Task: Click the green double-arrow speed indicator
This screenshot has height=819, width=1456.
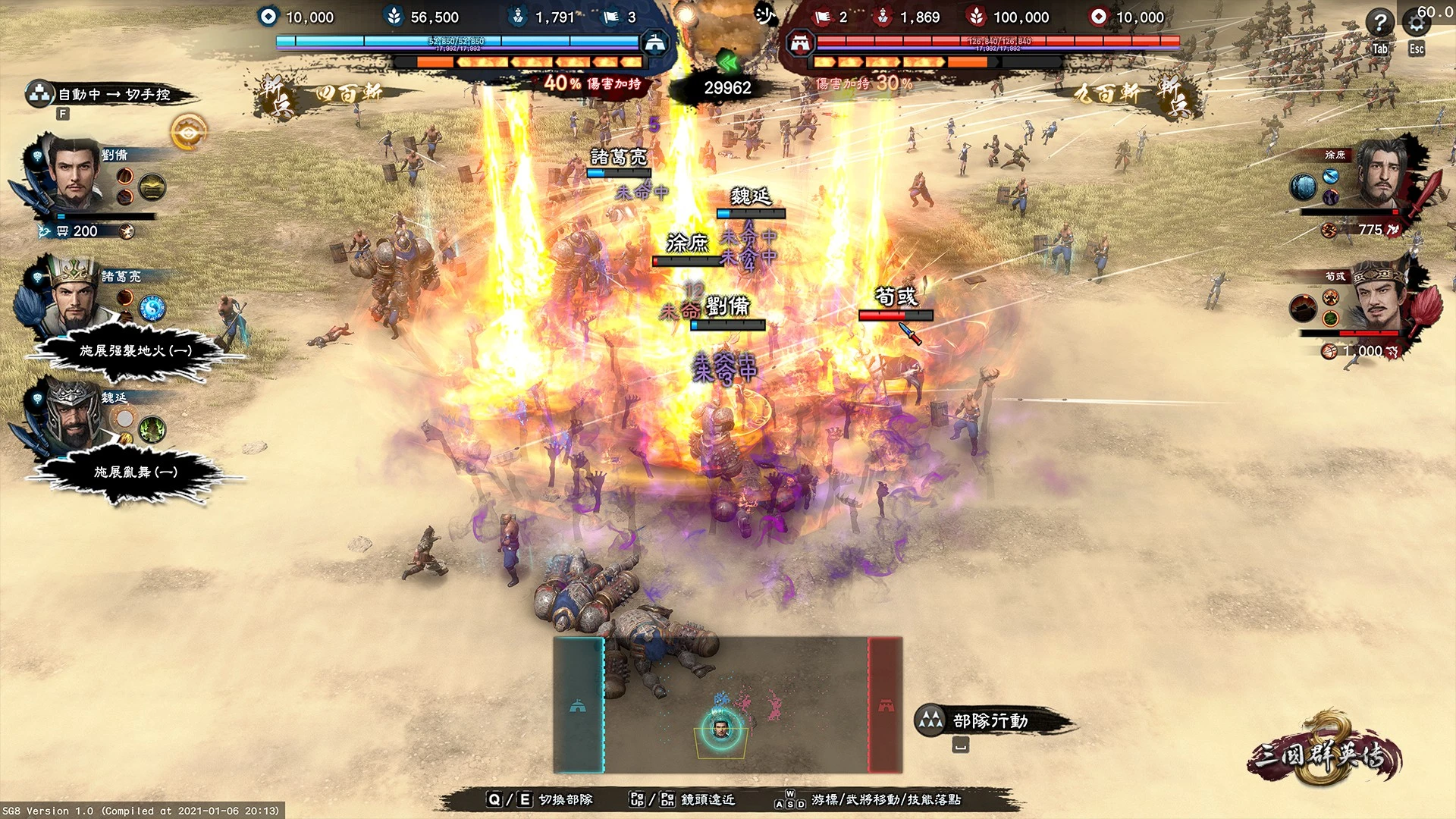Action: tap(728, 62)
